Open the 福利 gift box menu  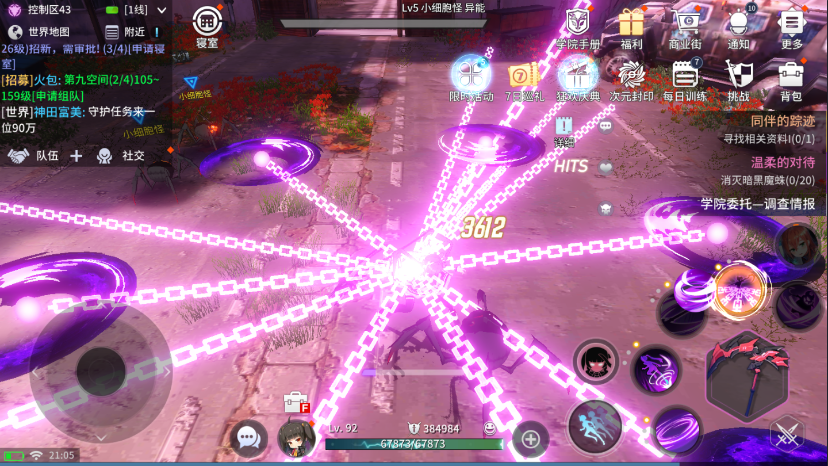[631, 27]
